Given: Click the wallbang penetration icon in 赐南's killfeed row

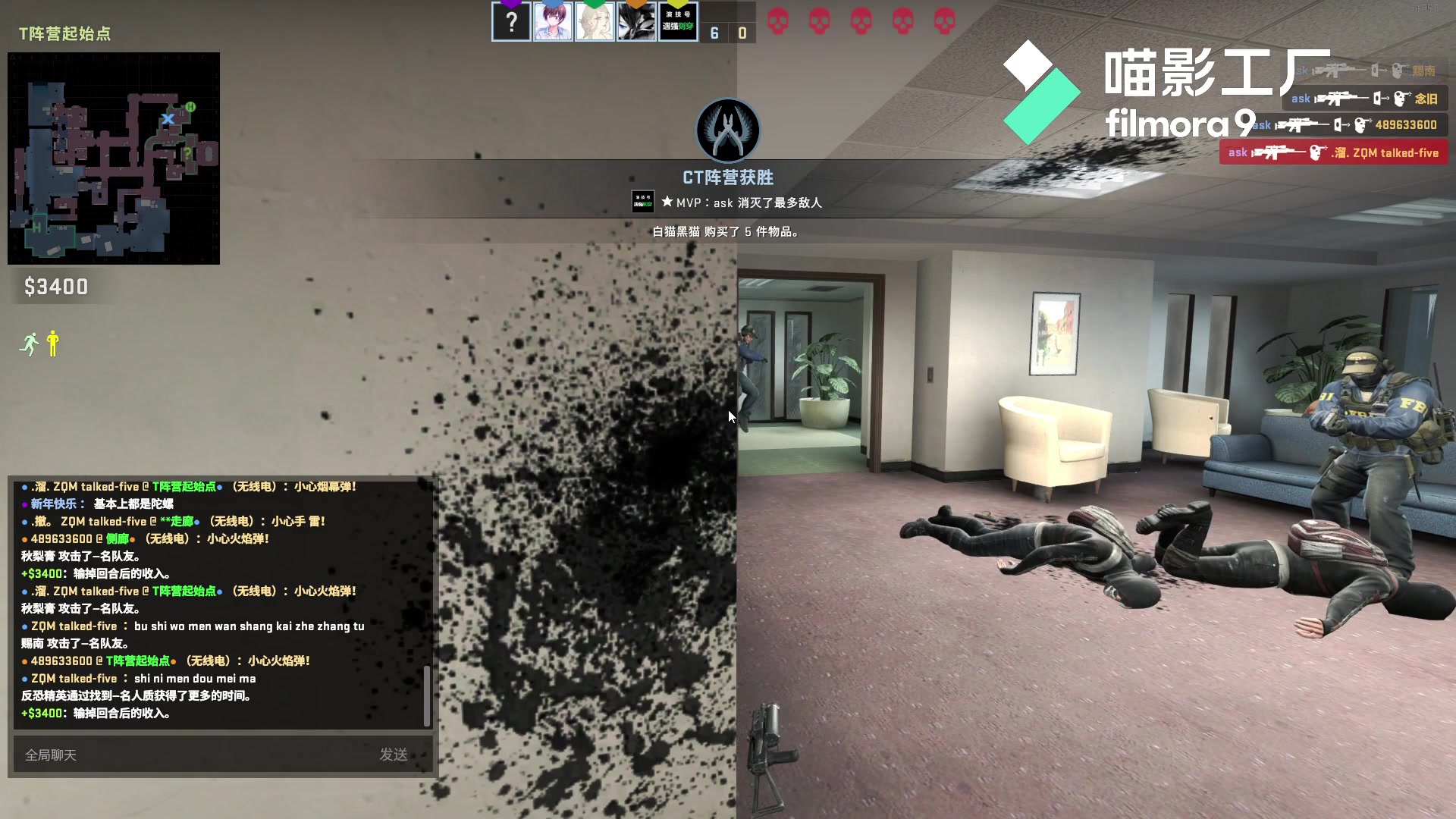Looking at the screenshot, I should pos(1376,70).
